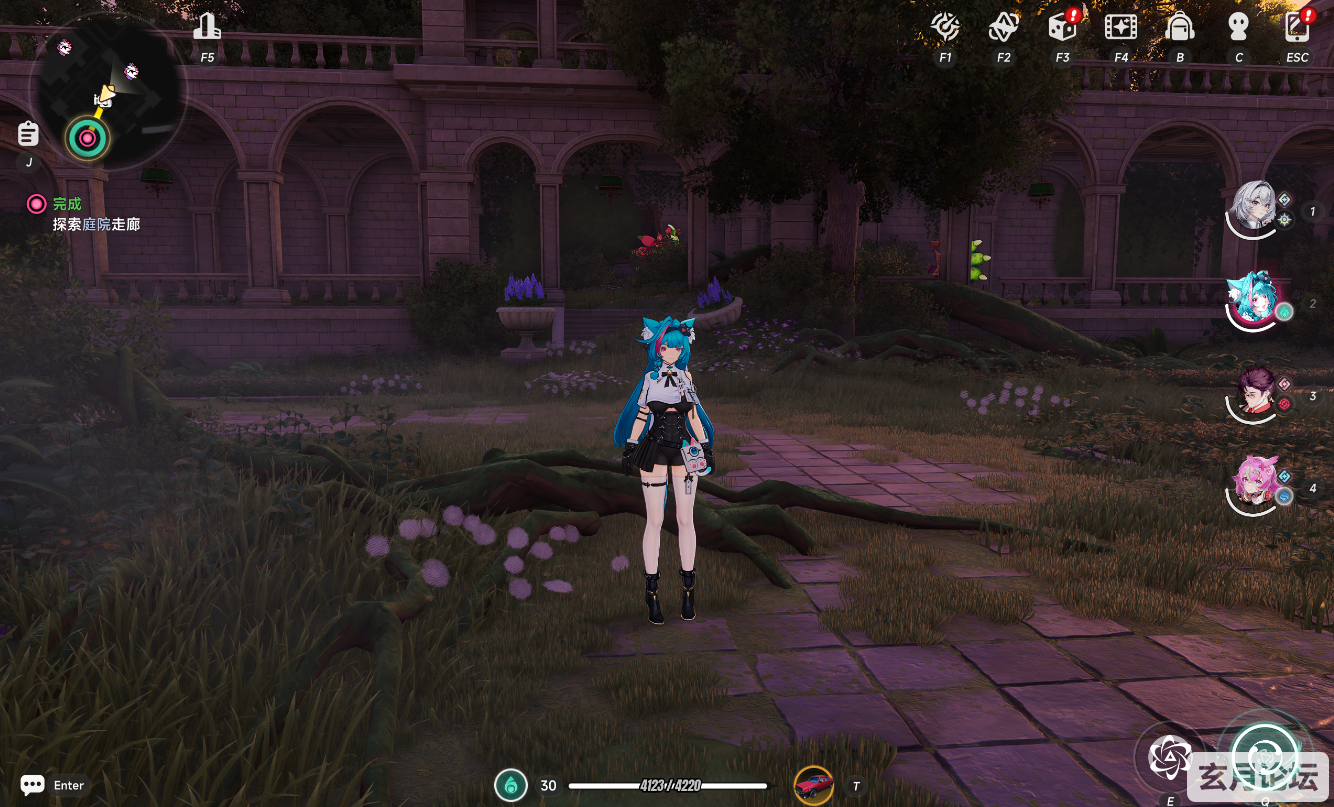Image resolution: width=1334 pixels, height=807 pixels.
Task: Open the film strip sparkle icon
Action: click(x=1121, y=27)
